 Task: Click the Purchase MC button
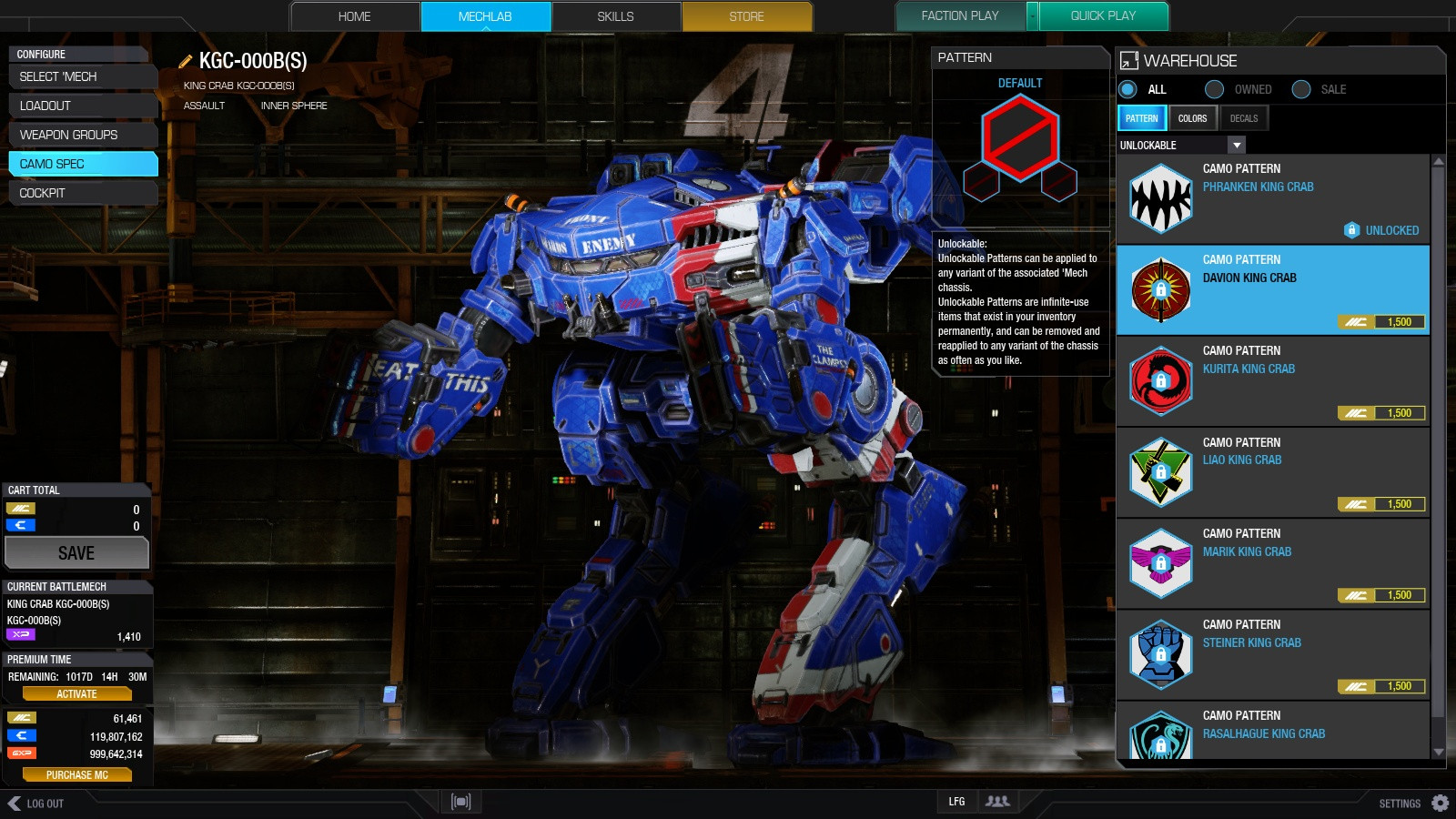pos(76,774)
